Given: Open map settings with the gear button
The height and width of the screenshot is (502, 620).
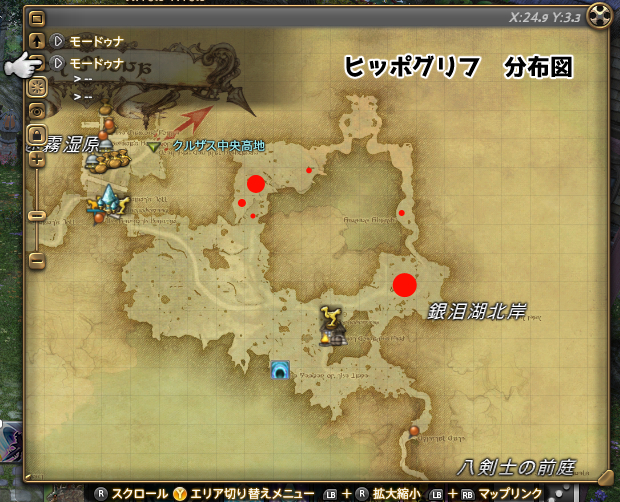Looking at the screenshot, I should coord(37,87).
